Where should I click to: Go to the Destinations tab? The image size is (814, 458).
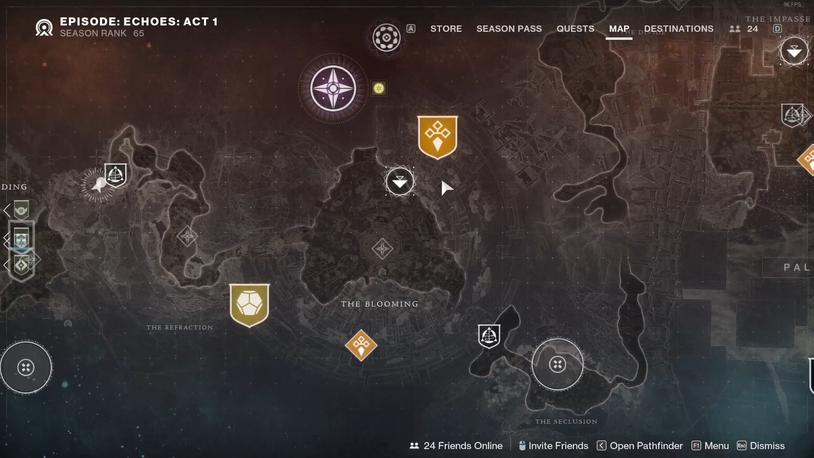[x=679, y=29]
